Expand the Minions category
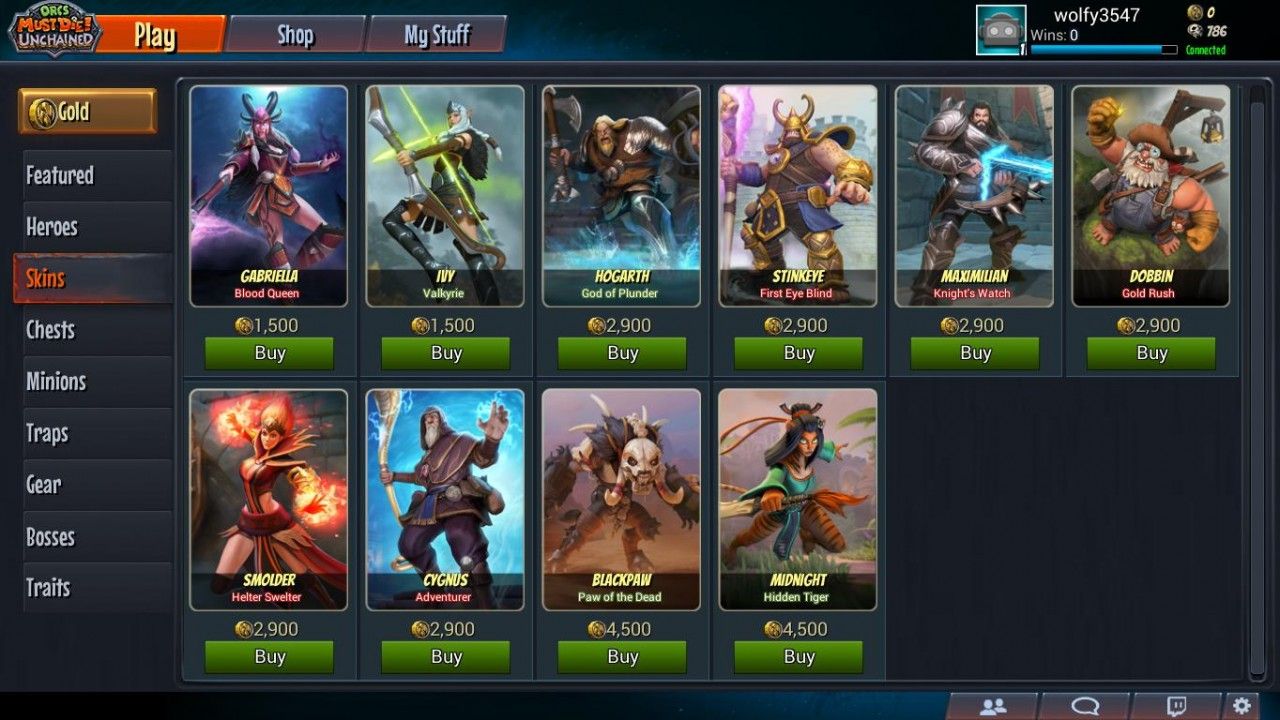 coord(90,381)
